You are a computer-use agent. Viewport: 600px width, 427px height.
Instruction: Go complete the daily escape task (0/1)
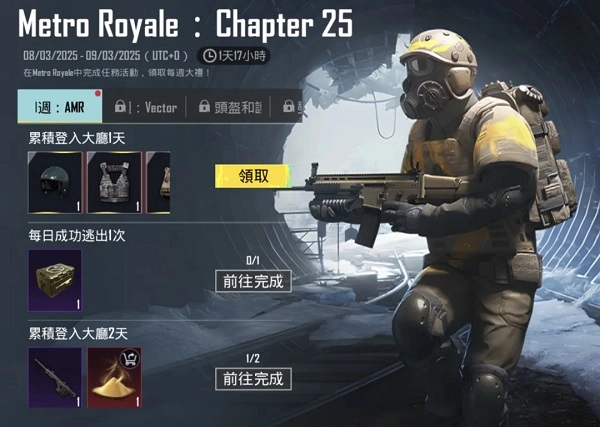pos(253,281)
